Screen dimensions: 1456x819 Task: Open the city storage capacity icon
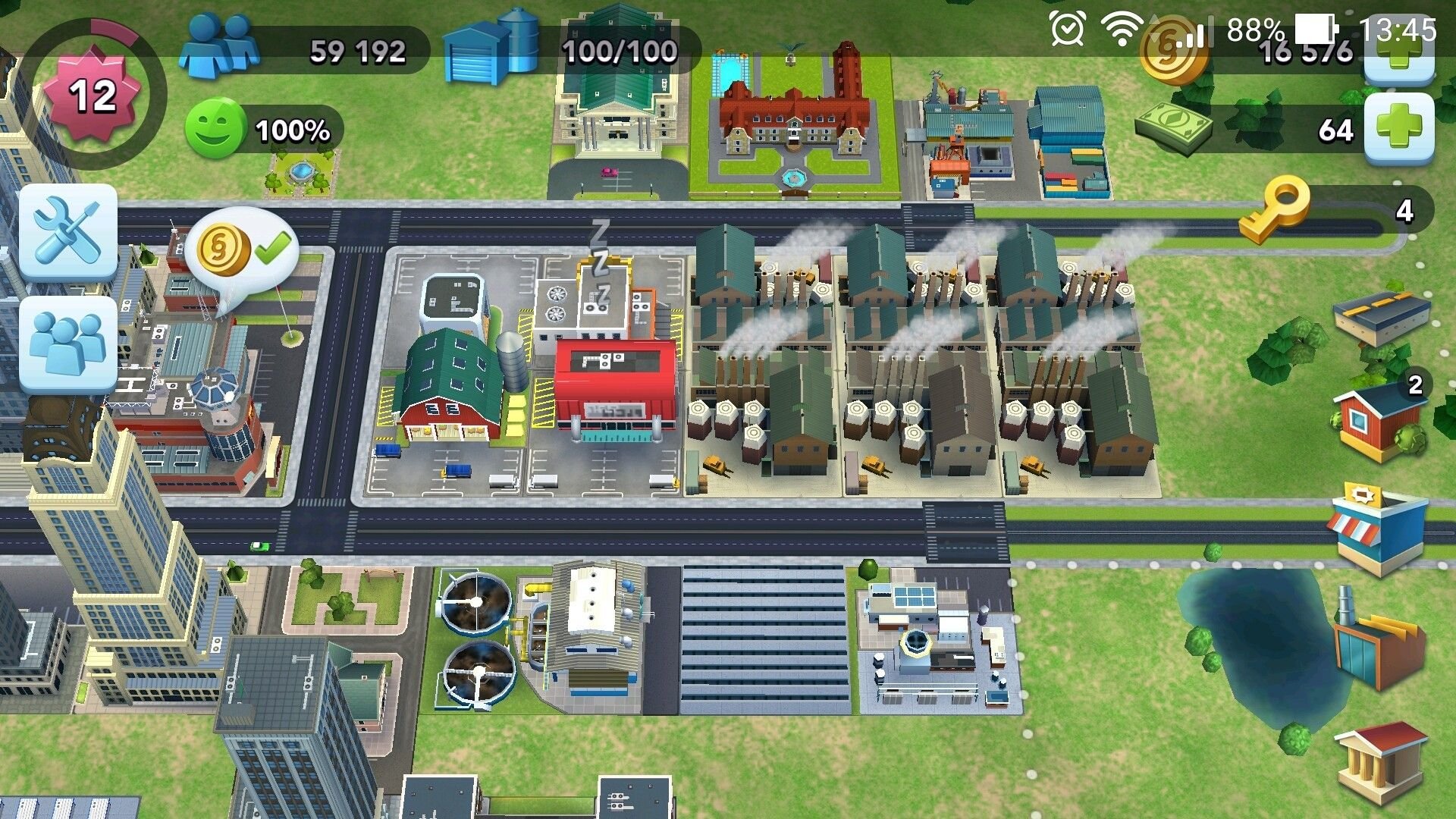(x=493, y=47)
